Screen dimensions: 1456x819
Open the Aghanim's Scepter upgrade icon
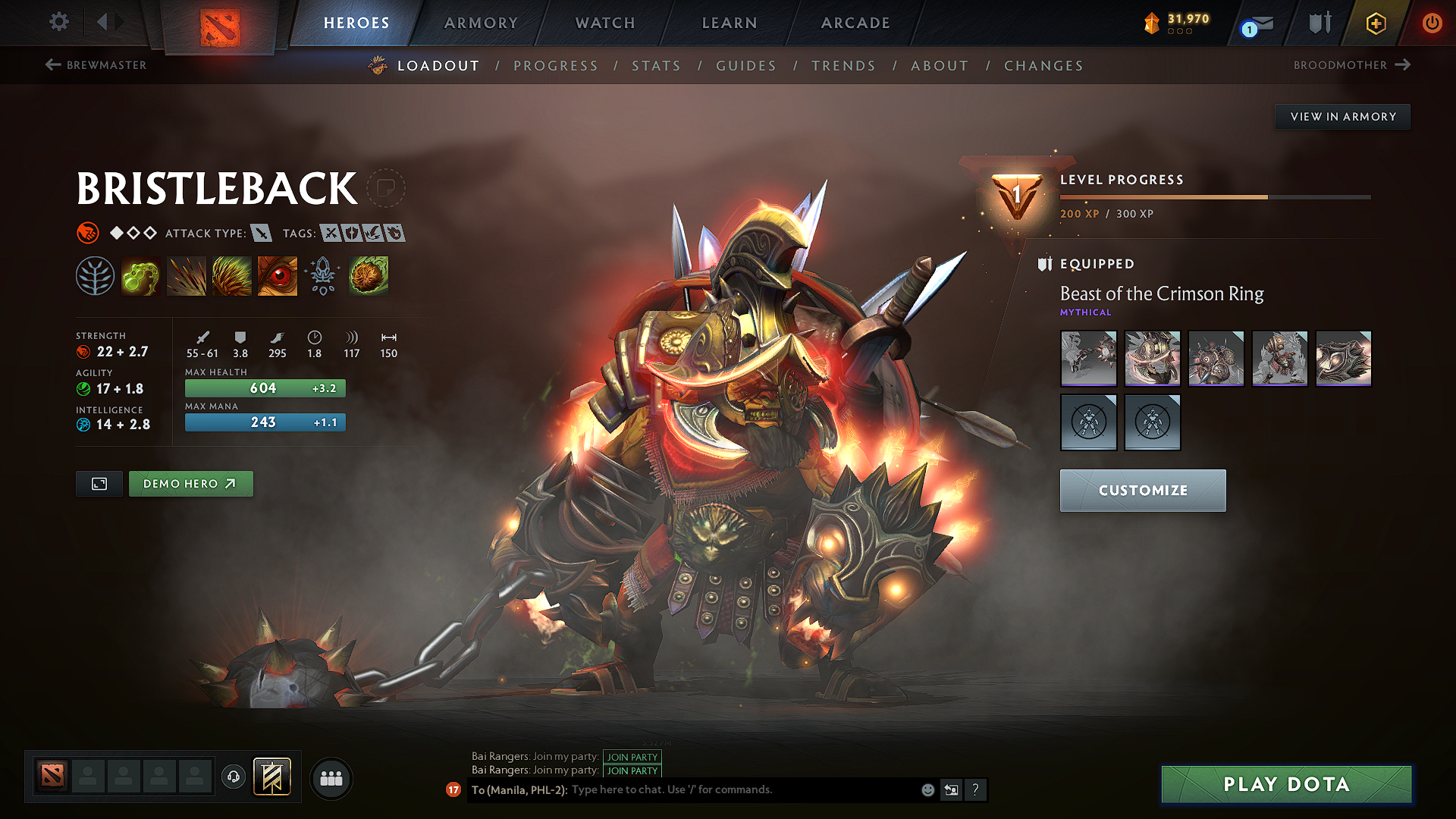(x=322, y=275)
